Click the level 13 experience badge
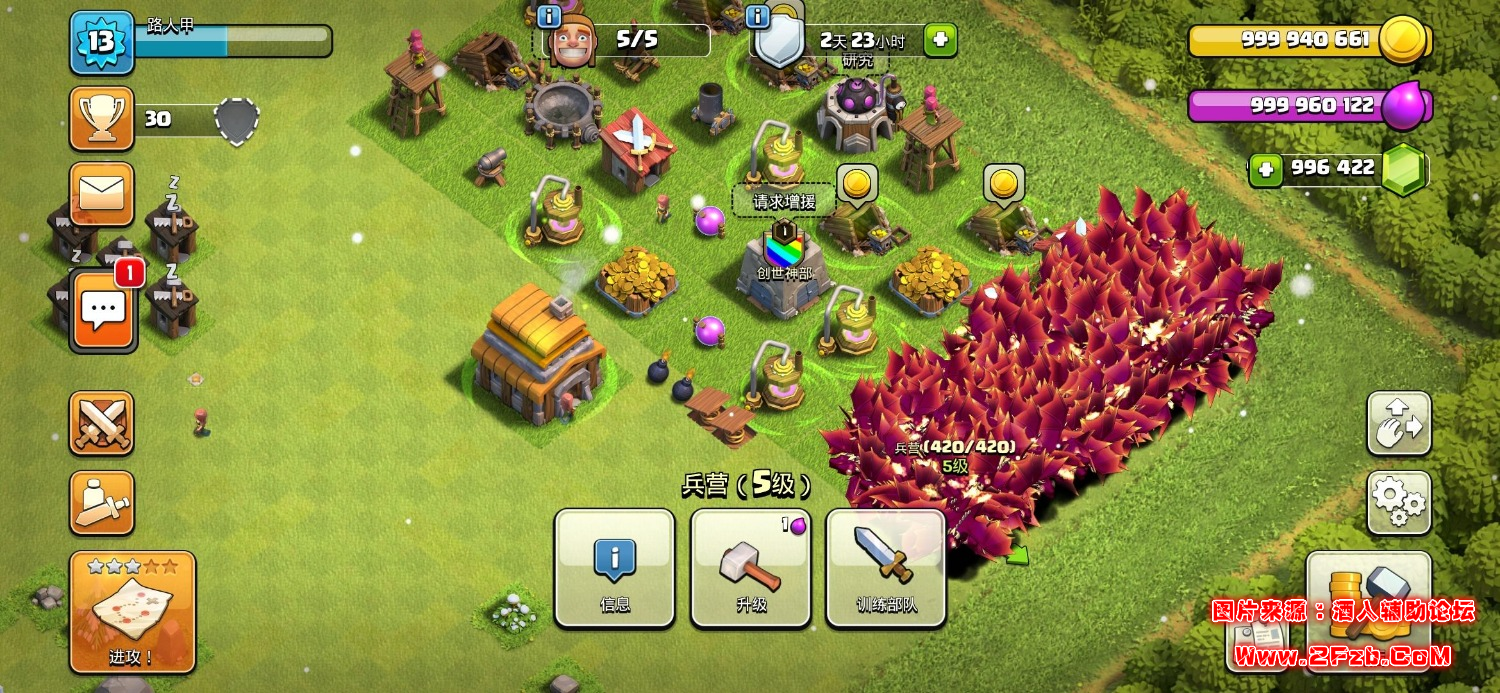Image resolution: width=1500 pixels, height=693 pixels. (101, 42)
